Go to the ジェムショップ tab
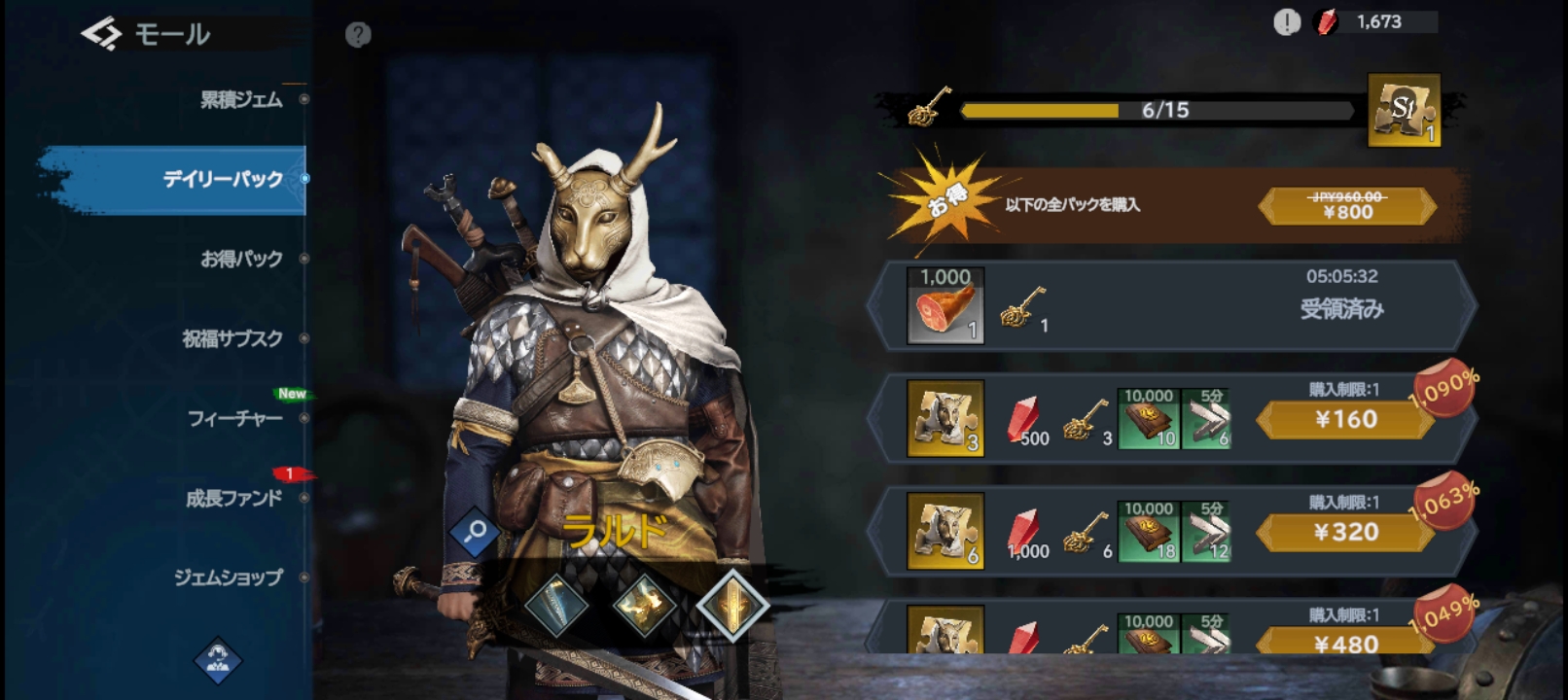 click(x=229, y=577)
